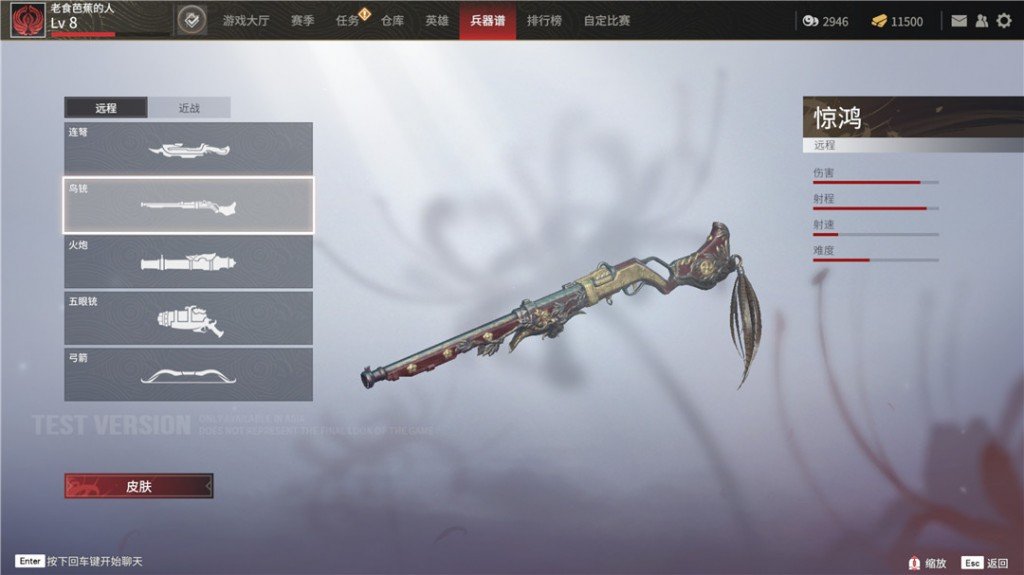Open settings with the gear icon
This screenshot has width=1024, height=575.
click(x=1004, y=21)
